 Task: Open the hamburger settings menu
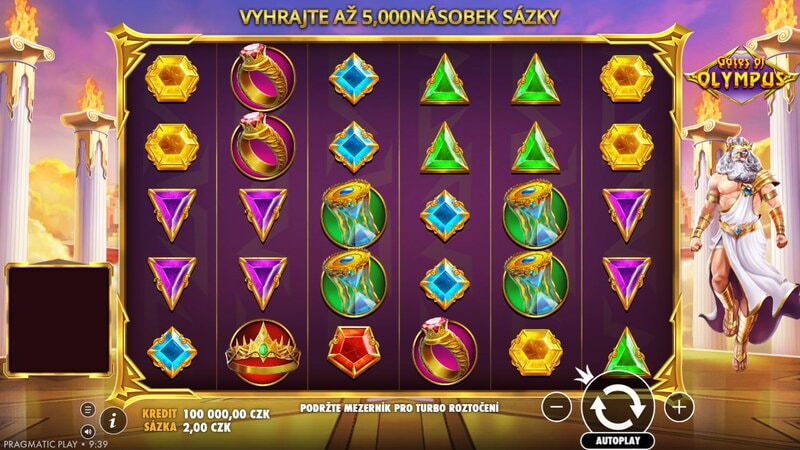point(88,409)
